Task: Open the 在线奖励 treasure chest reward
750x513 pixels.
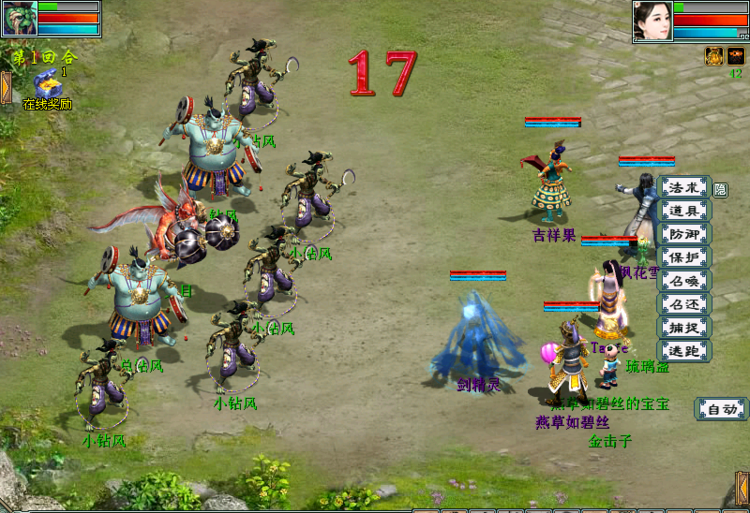Action: coord(46,84)
